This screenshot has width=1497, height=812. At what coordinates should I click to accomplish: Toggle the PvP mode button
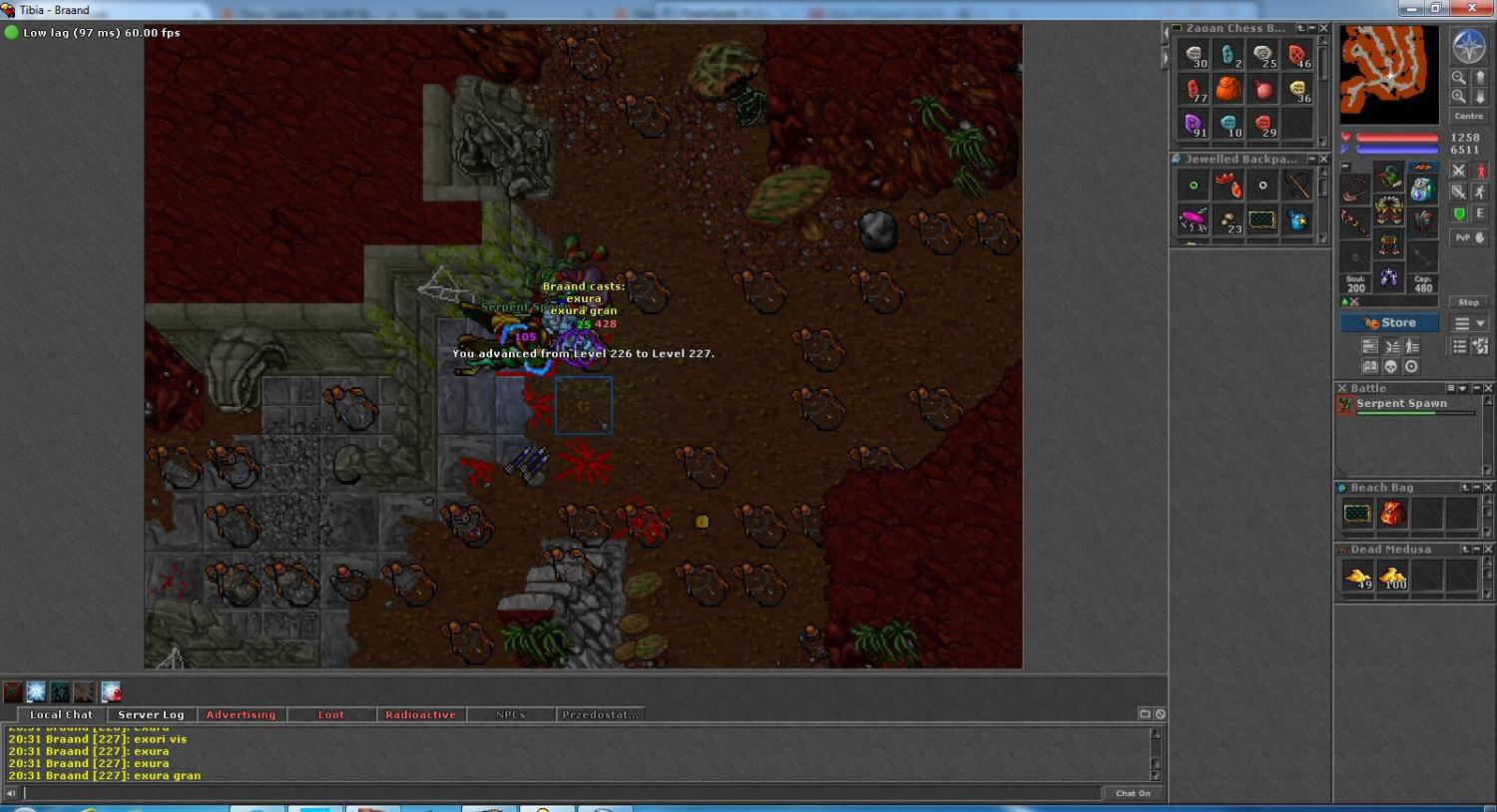1468,237
